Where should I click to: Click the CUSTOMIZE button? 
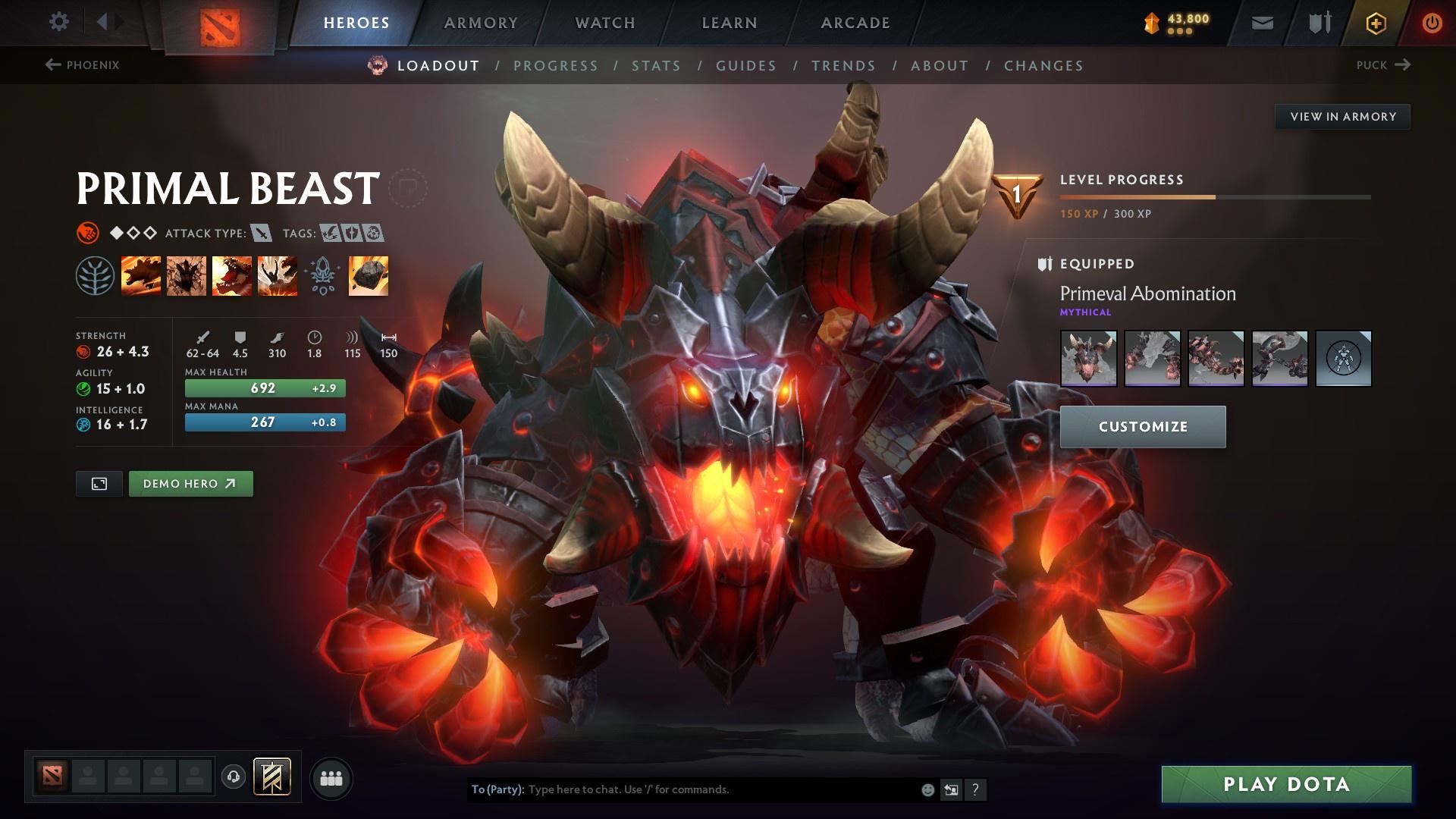[1142, 426]
